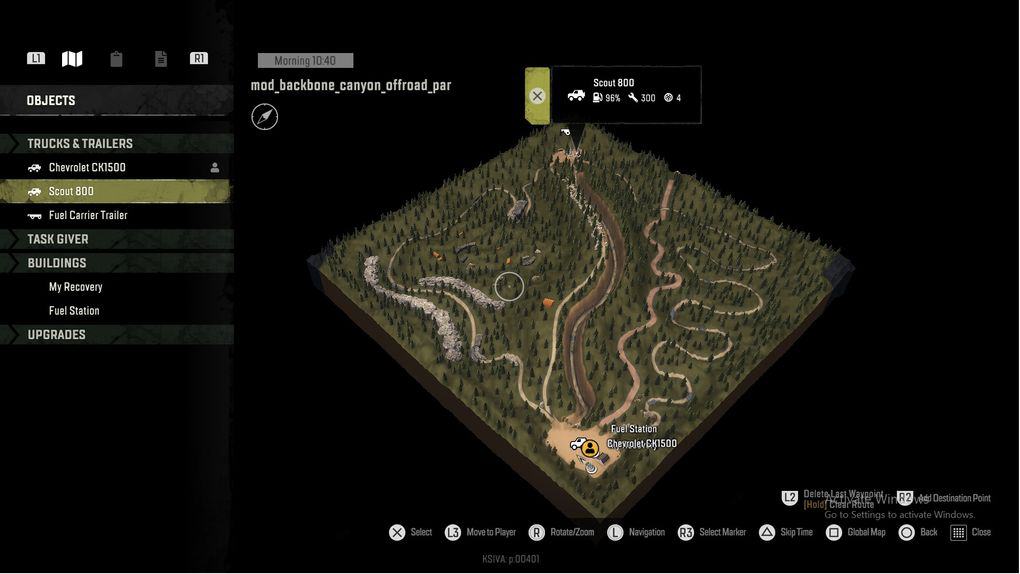Image resolution: width=1020 pixels, height=574 pixels.
Task: Select Chevrolet CK1500 in the list
Action: [87, 167]
